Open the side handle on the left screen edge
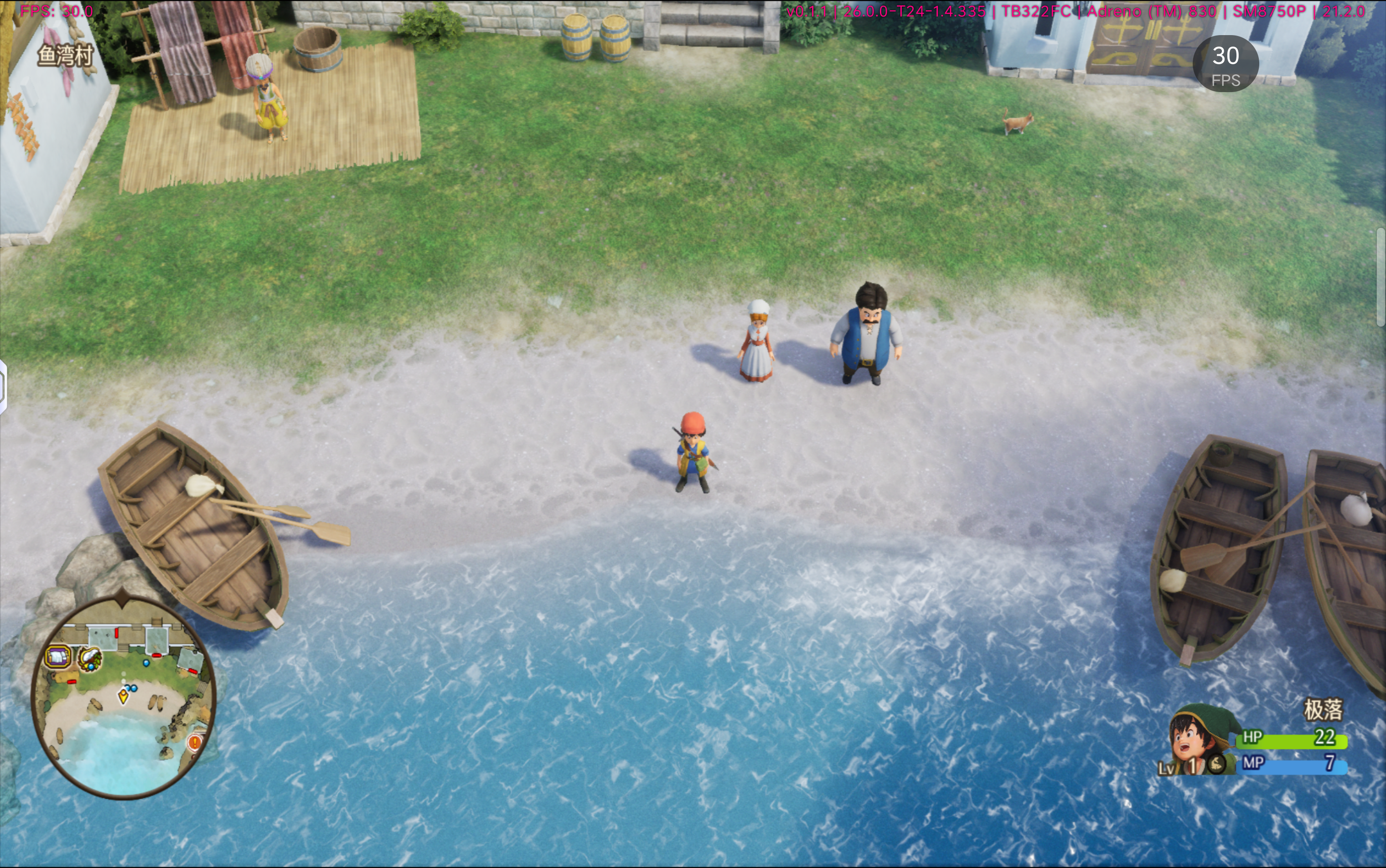 pos(3,386)
